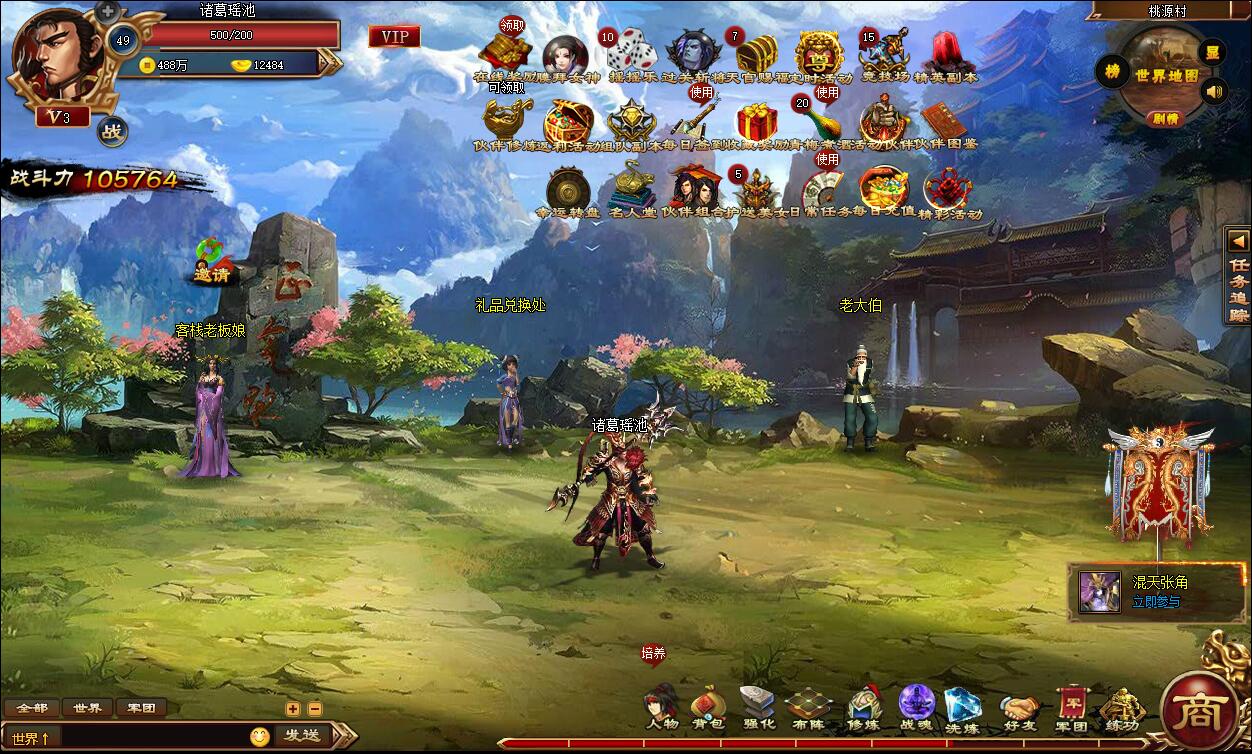Toggle the sound speaker icon
The image size is (1252, 754).
coord(1214,93)
